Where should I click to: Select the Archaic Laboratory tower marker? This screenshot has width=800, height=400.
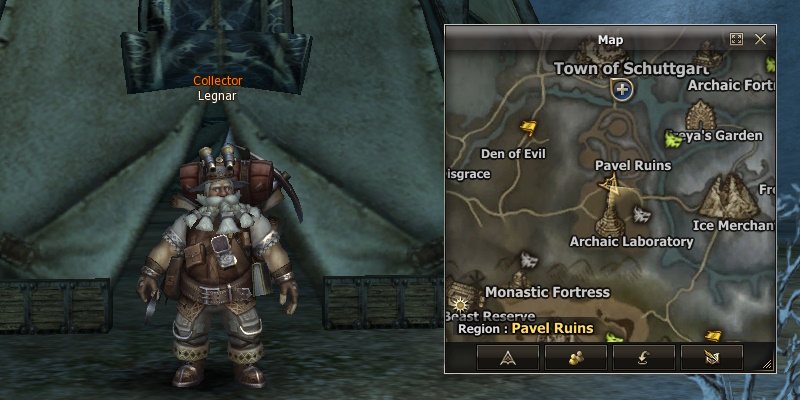[x=608, y=218]
